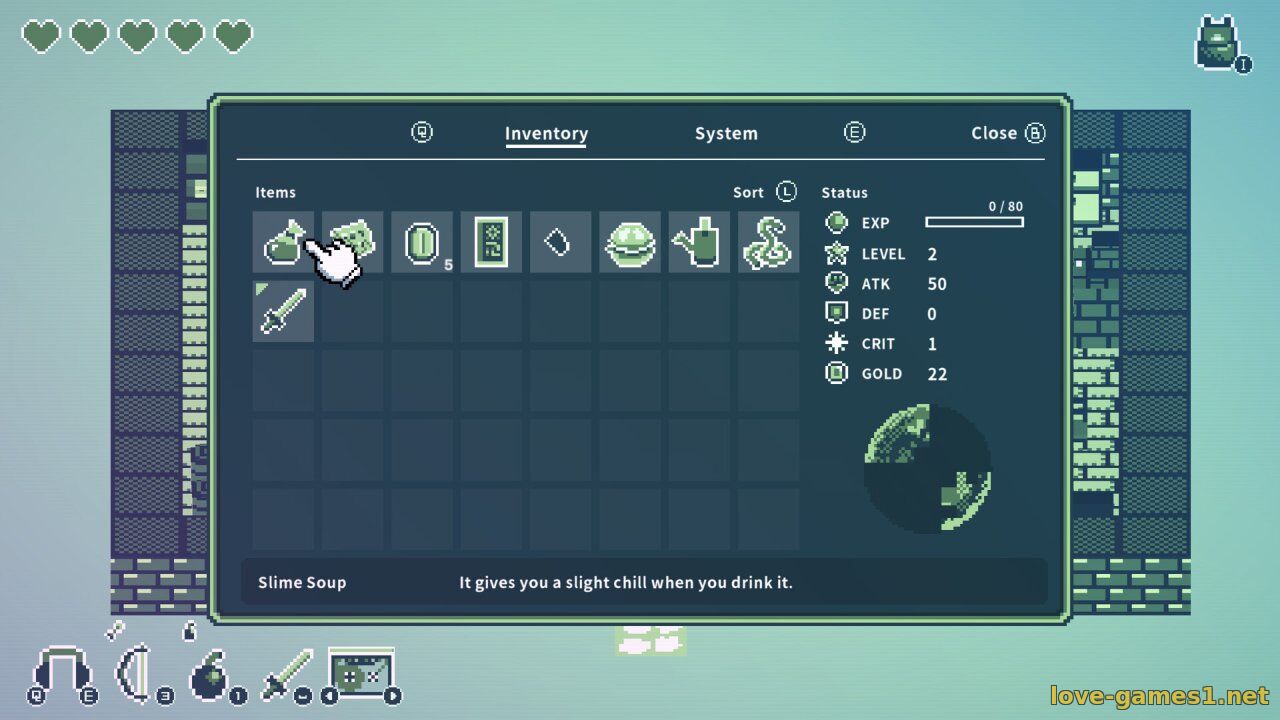This screenshot has width=1280, height=720.
Task: Select the burger item slot
Action: [x=630, y=242]
